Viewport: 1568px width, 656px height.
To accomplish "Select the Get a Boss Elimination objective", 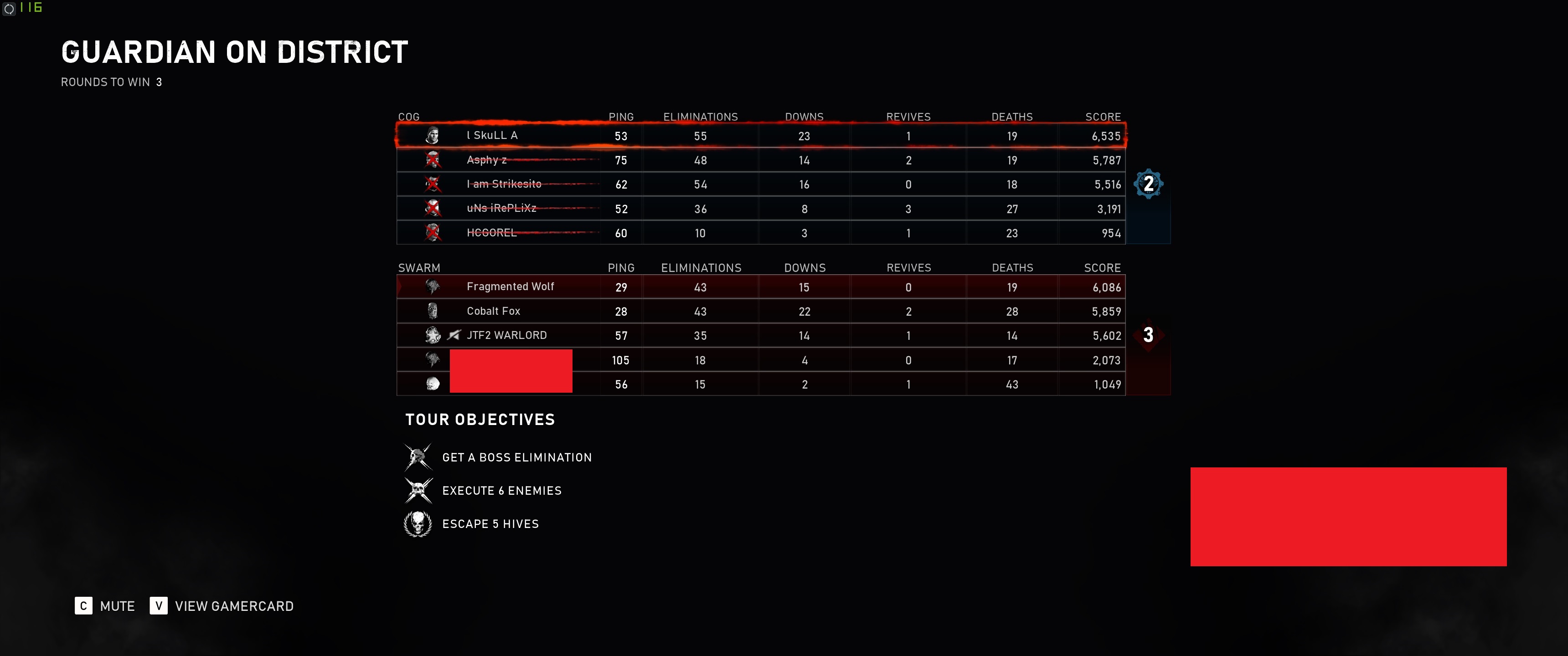I will point(516,458).
